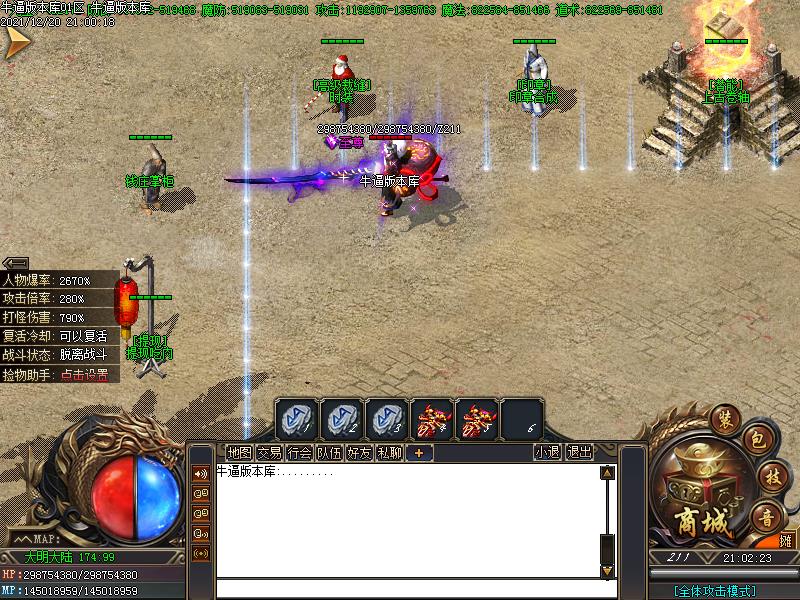Open the 地图 map tab
Screen dimensions: 800x600
(x=239, y=452)
